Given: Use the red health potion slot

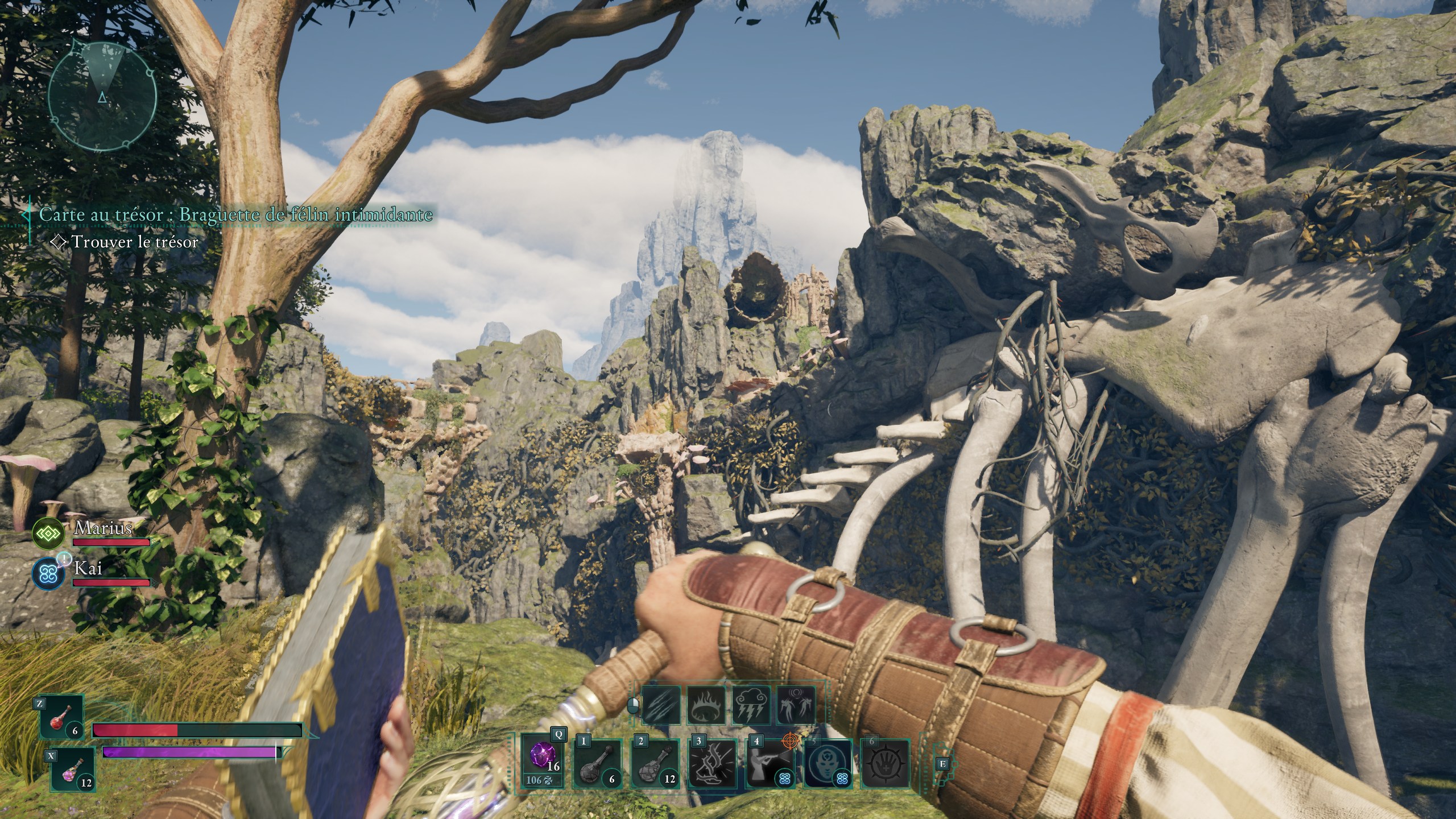Looking at the screenshot, I should pyautogui.click(x=62, y=717).
